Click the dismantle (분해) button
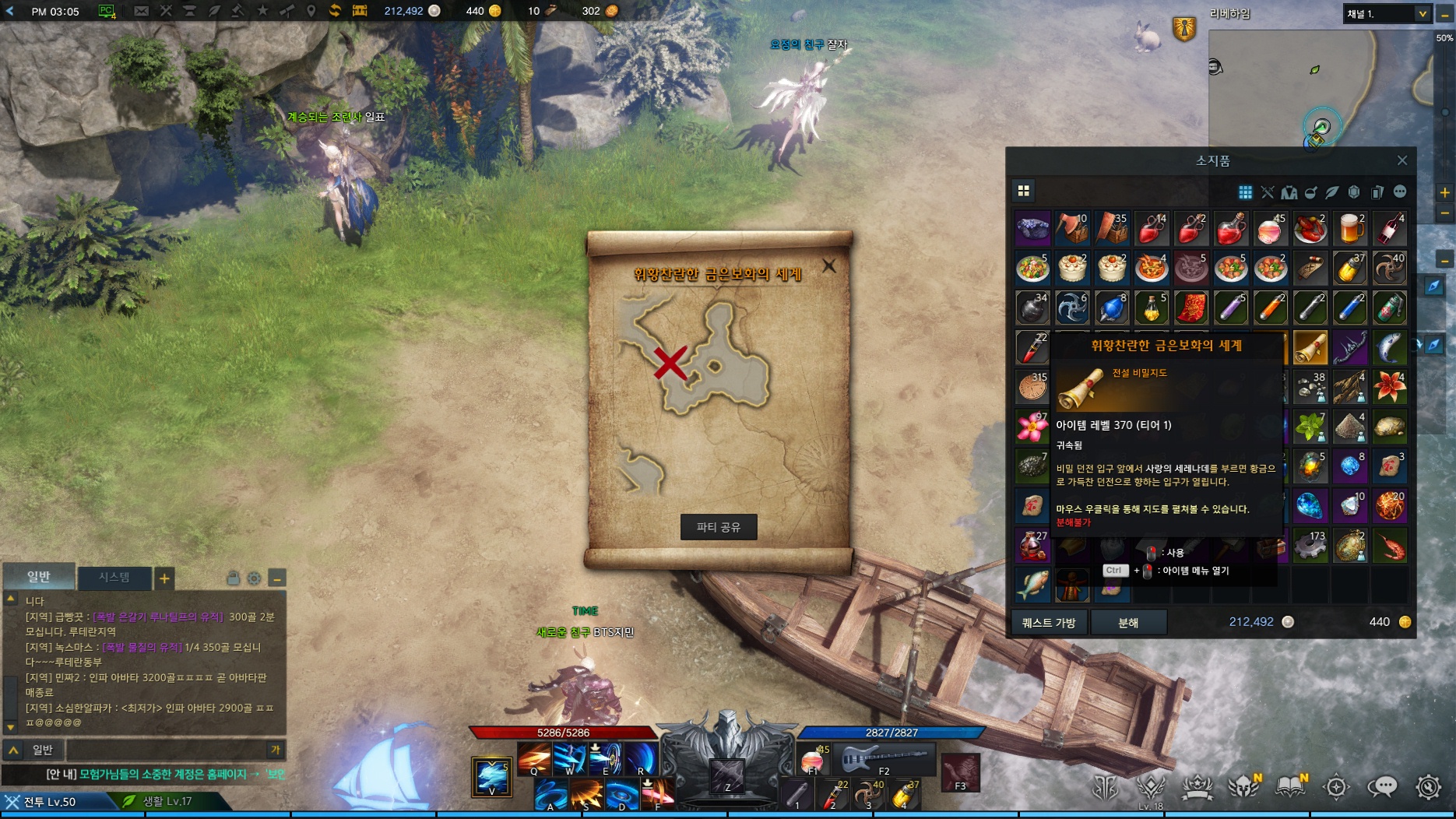Image resolution: width=1456 pixels, height=819 pixels. (x=1128, y=622)
